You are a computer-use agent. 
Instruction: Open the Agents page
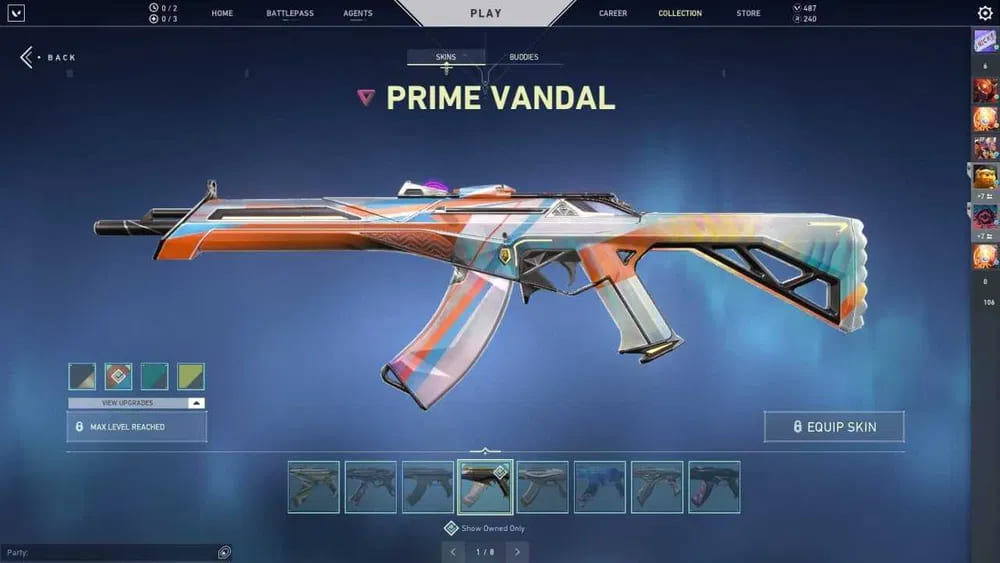357,13
